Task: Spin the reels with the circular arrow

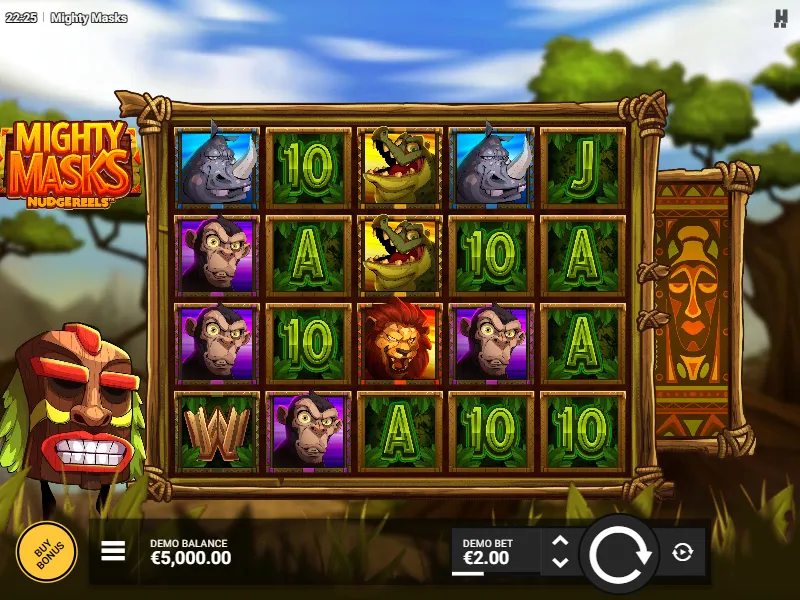Action: (619, 553)
